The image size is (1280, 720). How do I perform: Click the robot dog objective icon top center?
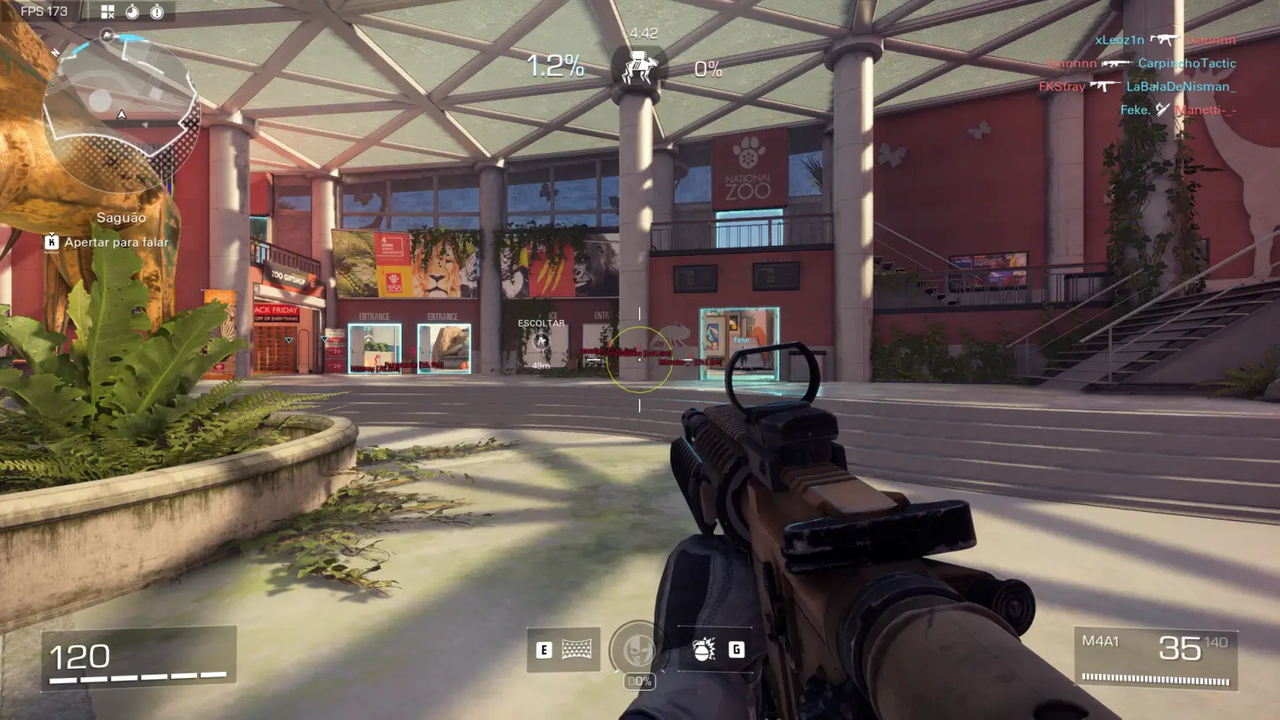pyautogui.click(x=642, y=68)
